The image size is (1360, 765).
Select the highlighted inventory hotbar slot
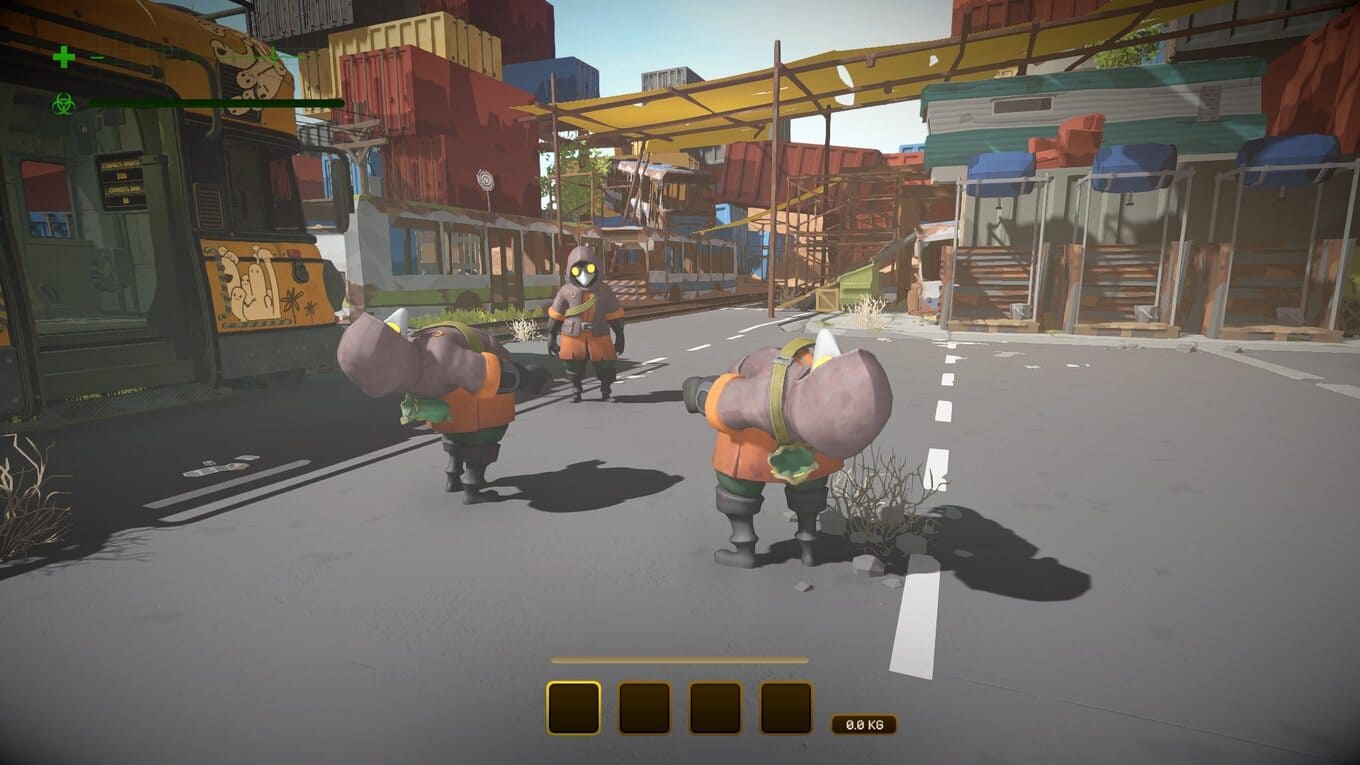point(573,708)
